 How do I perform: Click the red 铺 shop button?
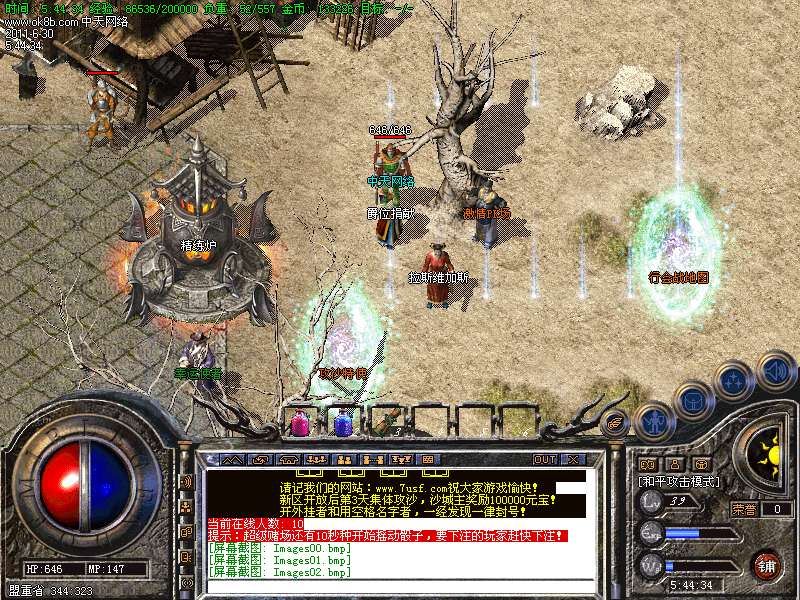point(767,565)
